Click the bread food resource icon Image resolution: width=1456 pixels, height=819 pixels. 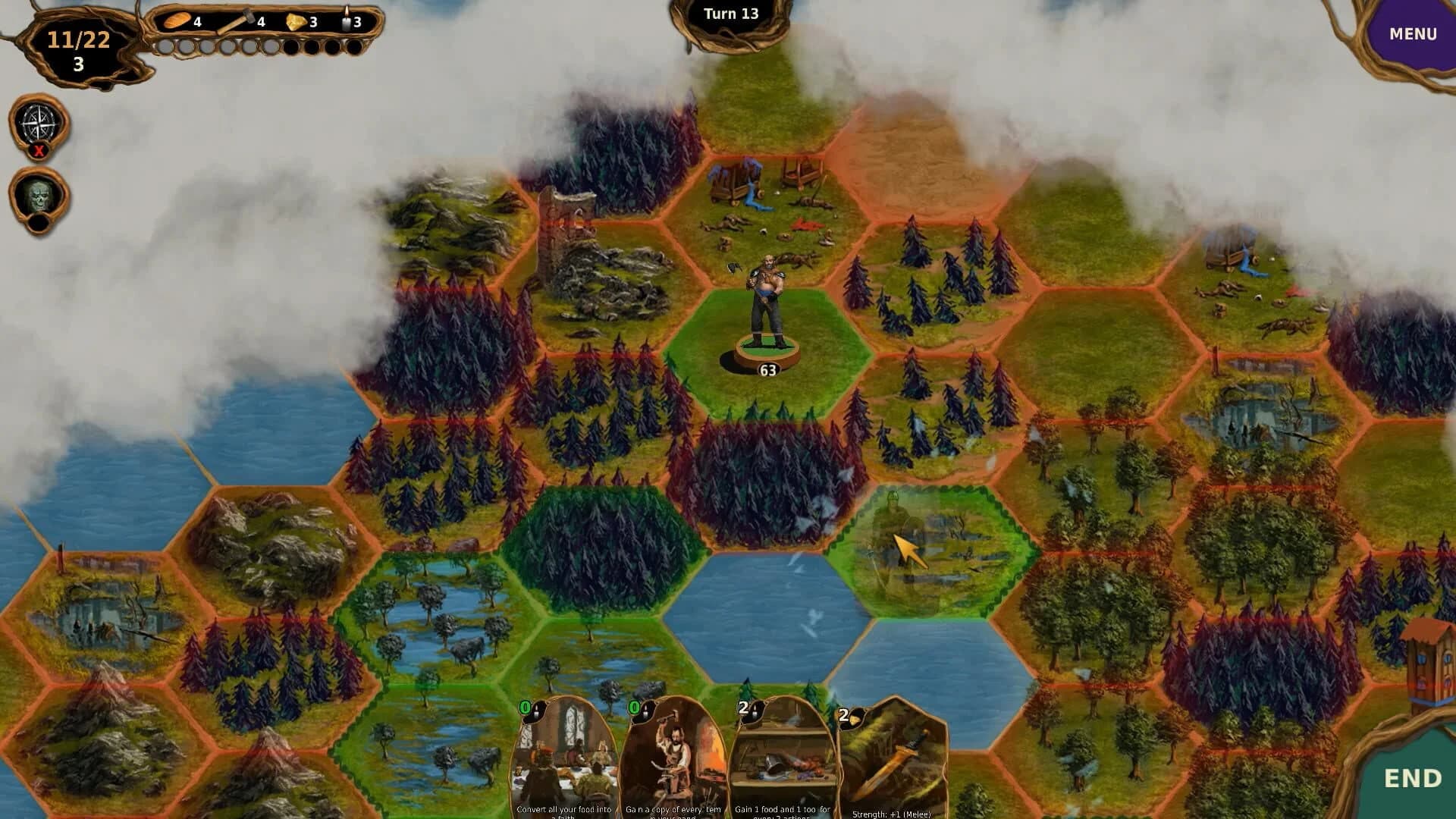[x=176, y=21]
